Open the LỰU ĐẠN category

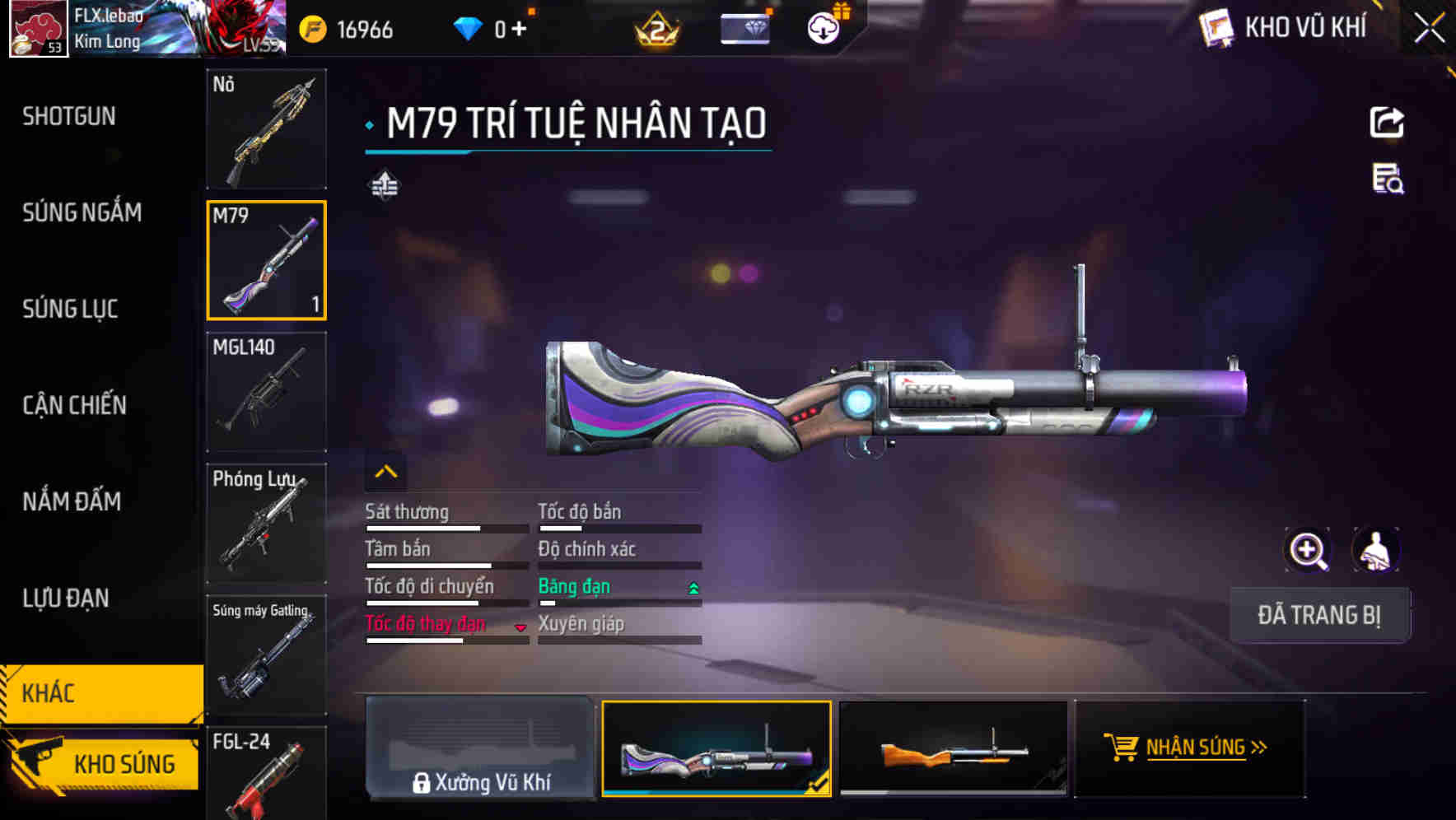(66, 598)
